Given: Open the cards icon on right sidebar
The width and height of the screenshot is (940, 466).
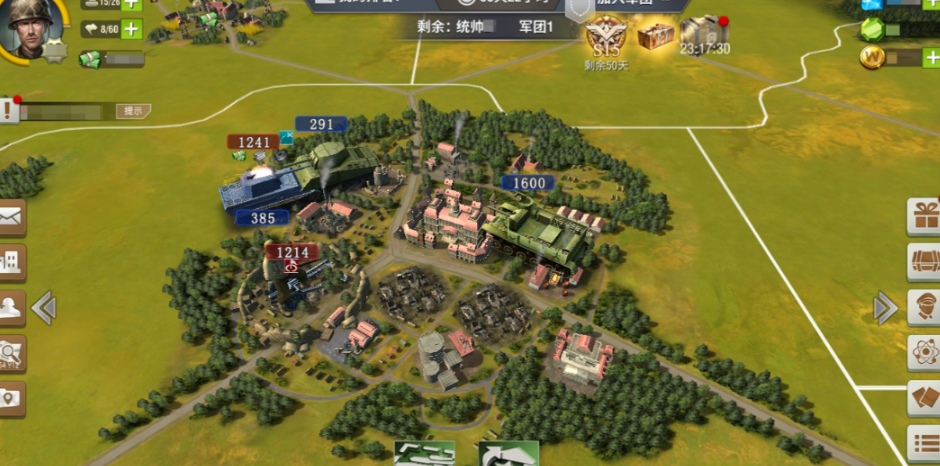Looking at the screenshot, I should click(x=923, y=398).
